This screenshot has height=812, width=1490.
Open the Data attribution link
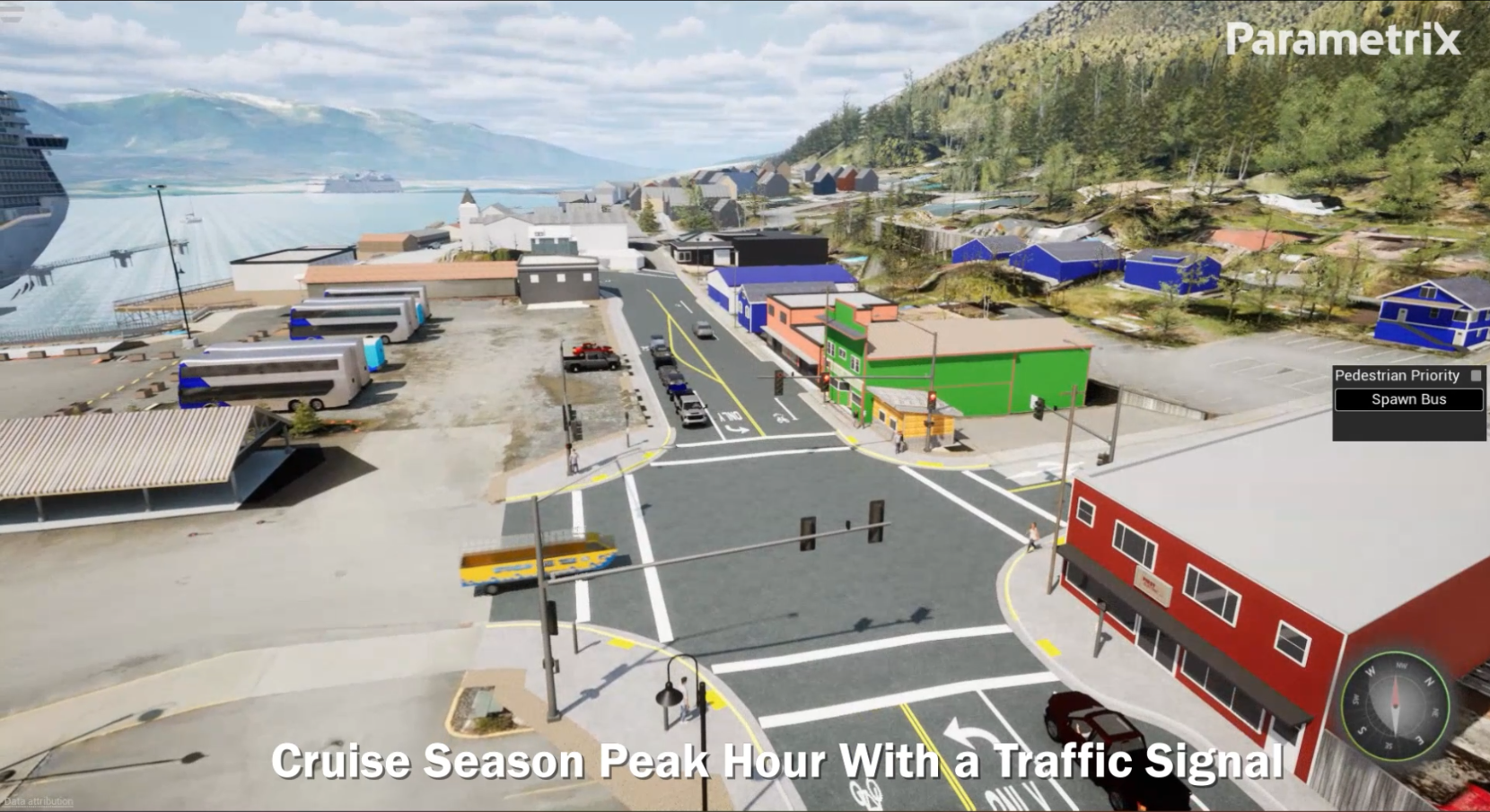tap(39, 801)
